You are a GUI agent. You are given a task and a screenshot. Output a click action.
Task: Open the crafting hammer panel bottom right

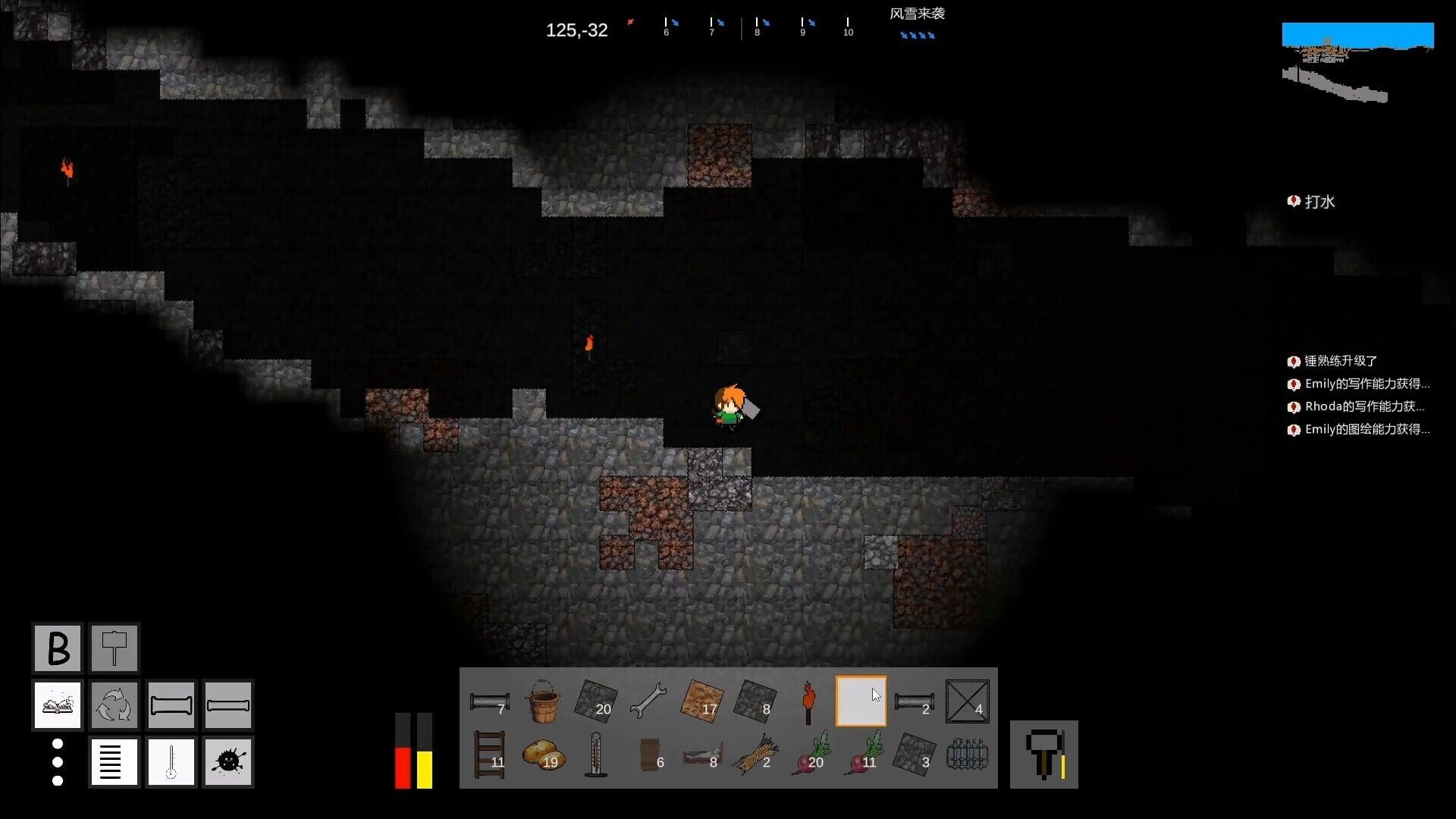pos(1044,755)
